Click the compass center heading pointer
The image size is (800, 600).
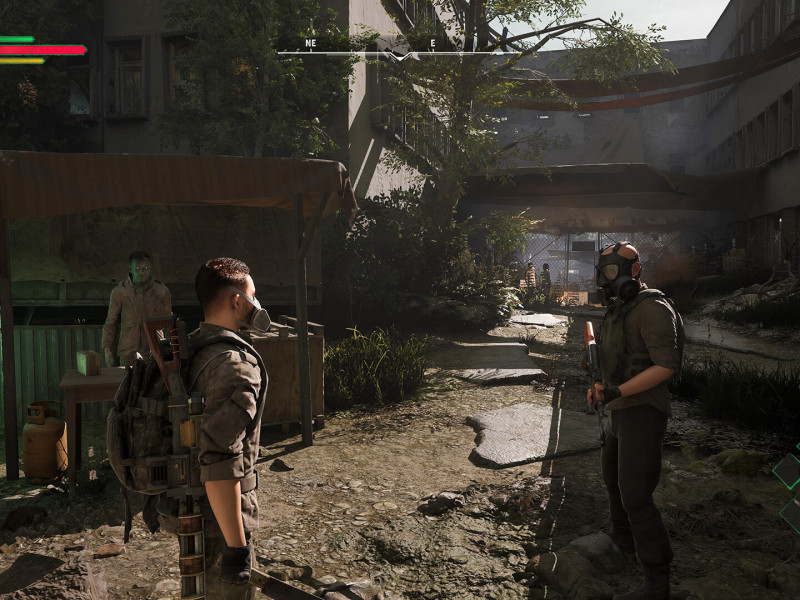coord(399,55)
